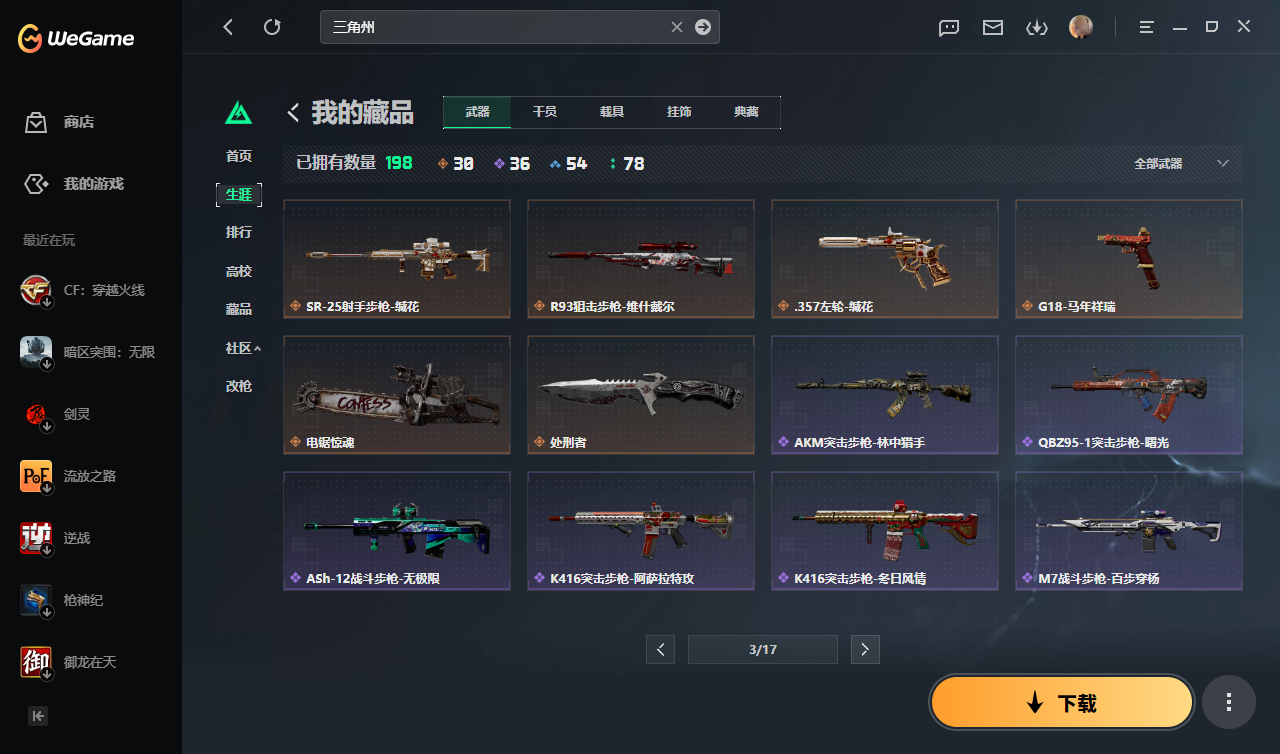Open the chat messages icon
This screenshot has width=1280, height=754.
[948, 27]
